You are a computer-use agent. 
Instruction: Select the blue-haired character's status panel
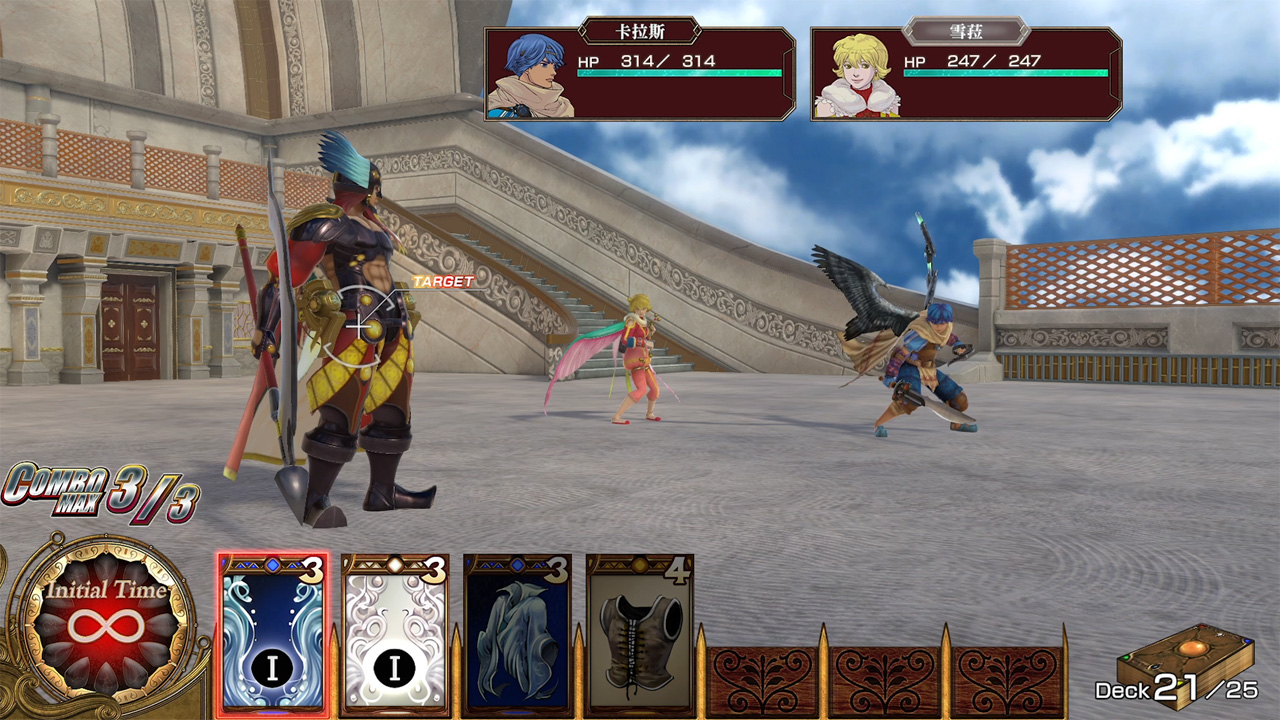[x=640, y=74]
